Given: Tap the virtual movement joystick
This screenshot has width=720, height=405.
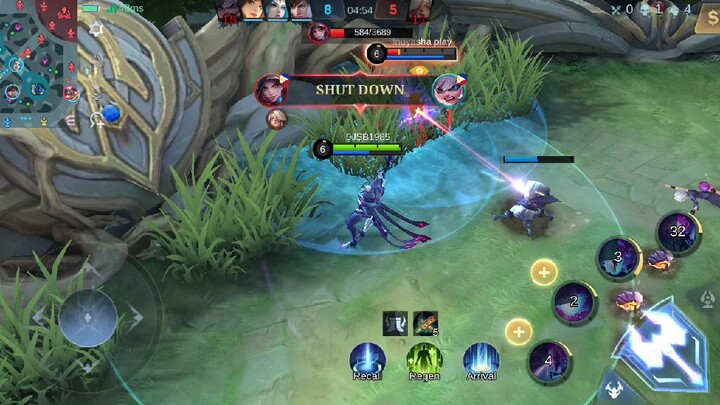Looking at the screenshot, I should click(88, 318).
